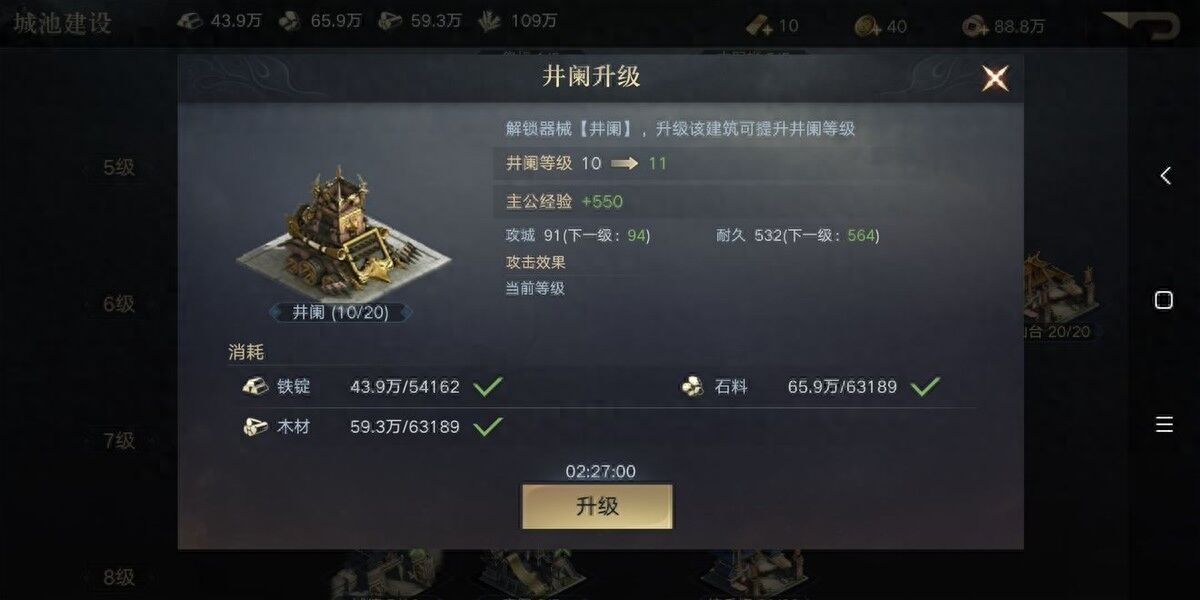Tap the Android home square button
Screen dimensions: 1200x600
click(x=1164, y=300)
